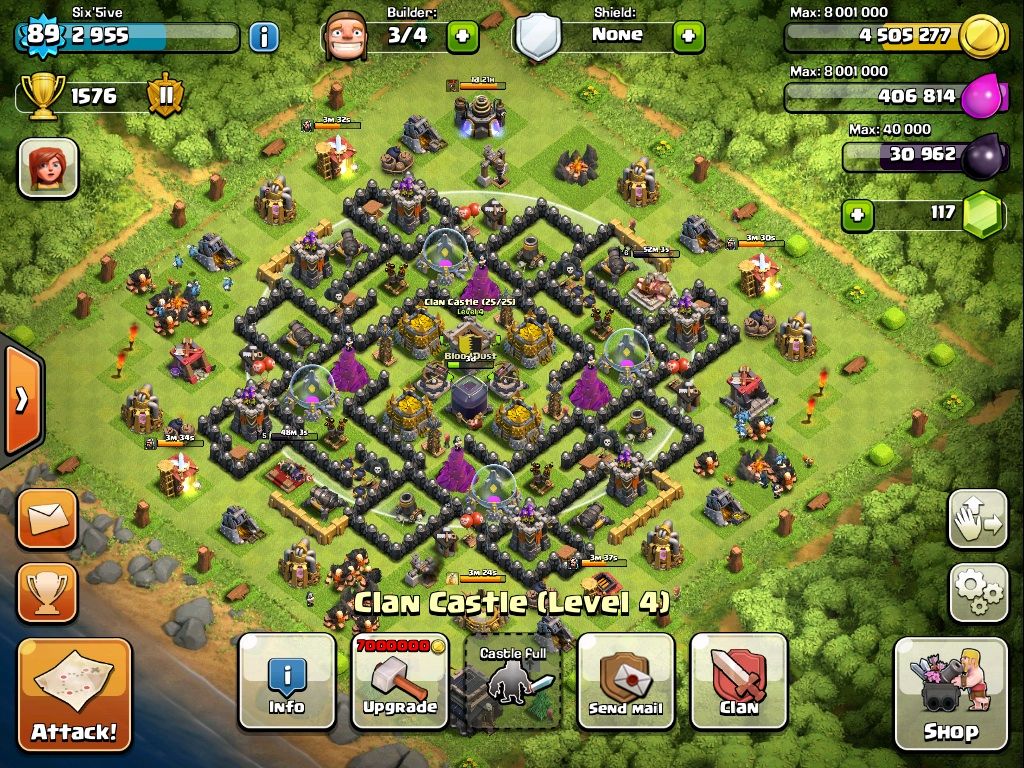Open the gear settings menu
The width and height of the screenshot is (1024, 768).
(977, 592)
